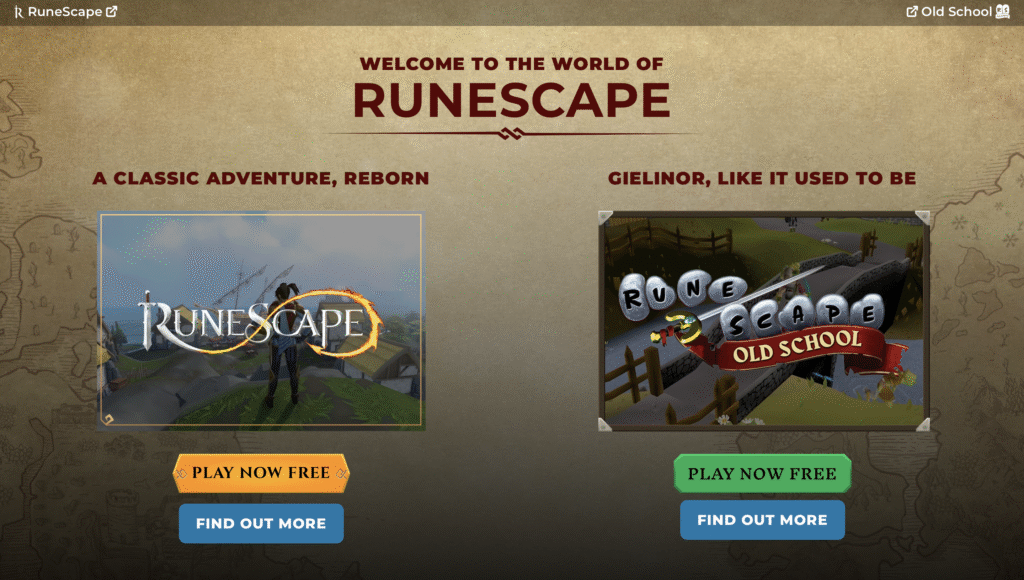This screenshot has height=580, width=1024.
Task: Choose Find Out More under the Old School image
Action: click(x=762, y=520)
